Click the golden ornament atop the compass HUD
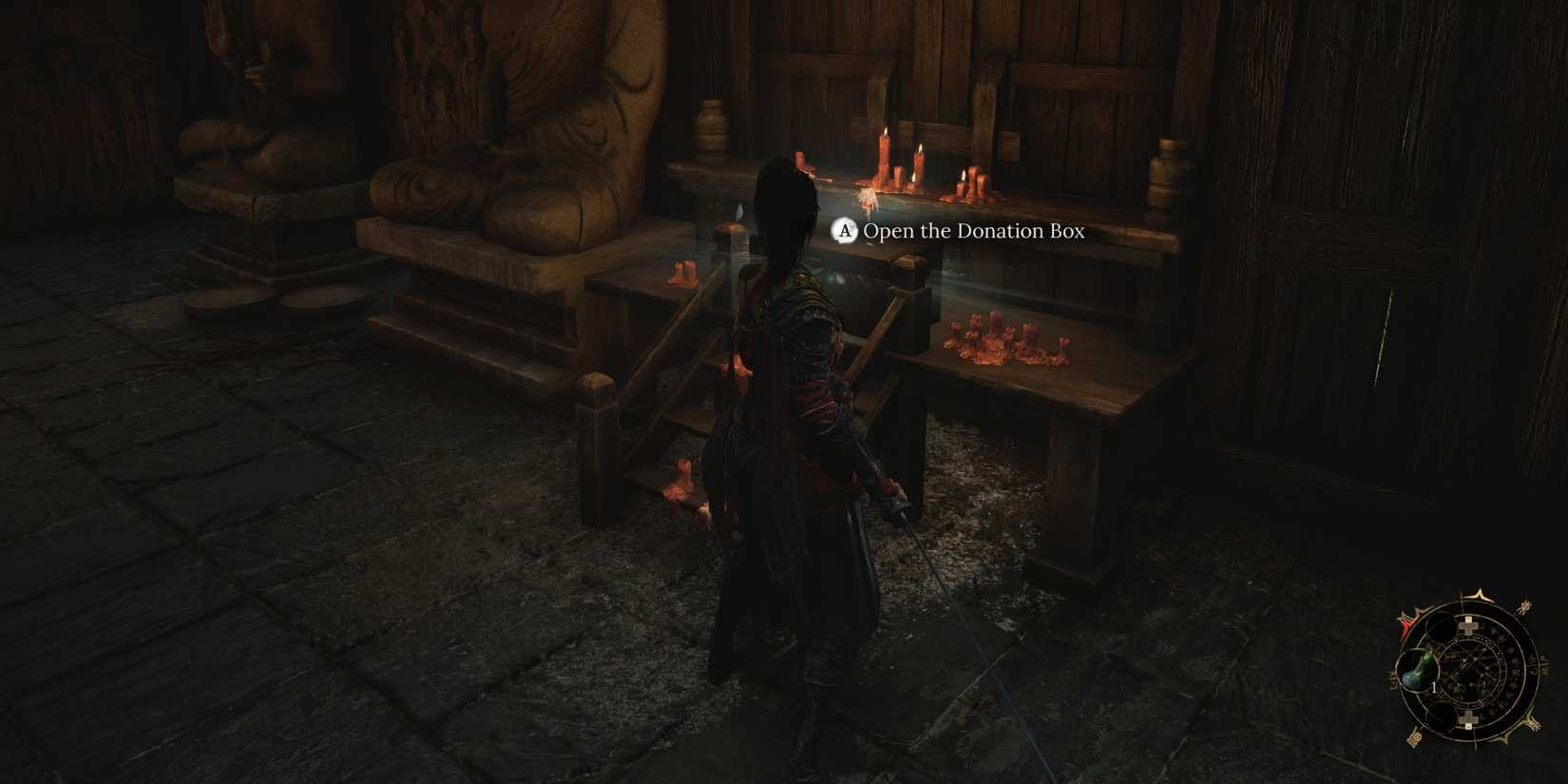1568x784 pixels. click(1478, 594)
